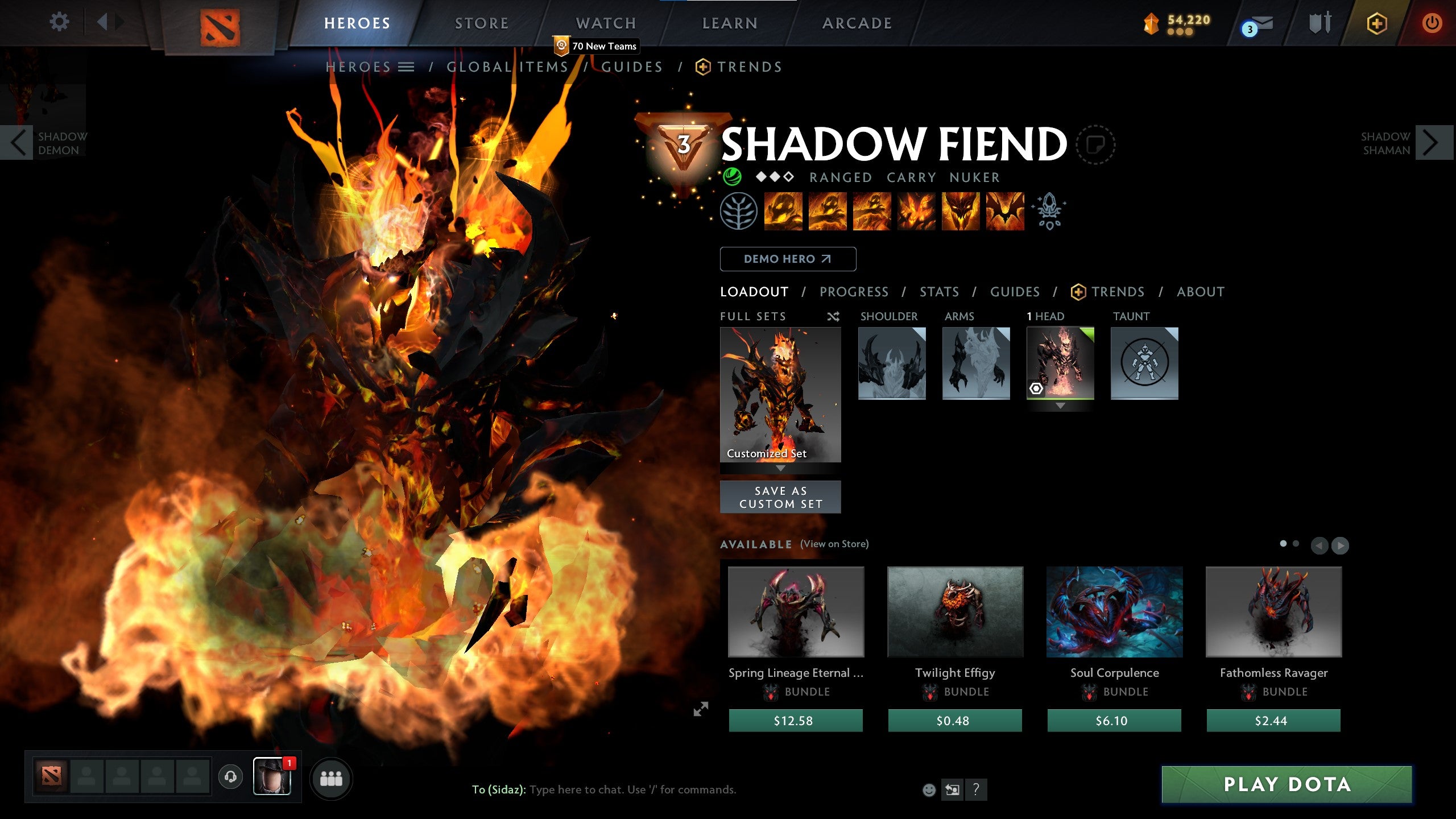This screenshot has height=819, width=1456.
Task: Click the second available-sets page dot
Action: click(1296, 544)
